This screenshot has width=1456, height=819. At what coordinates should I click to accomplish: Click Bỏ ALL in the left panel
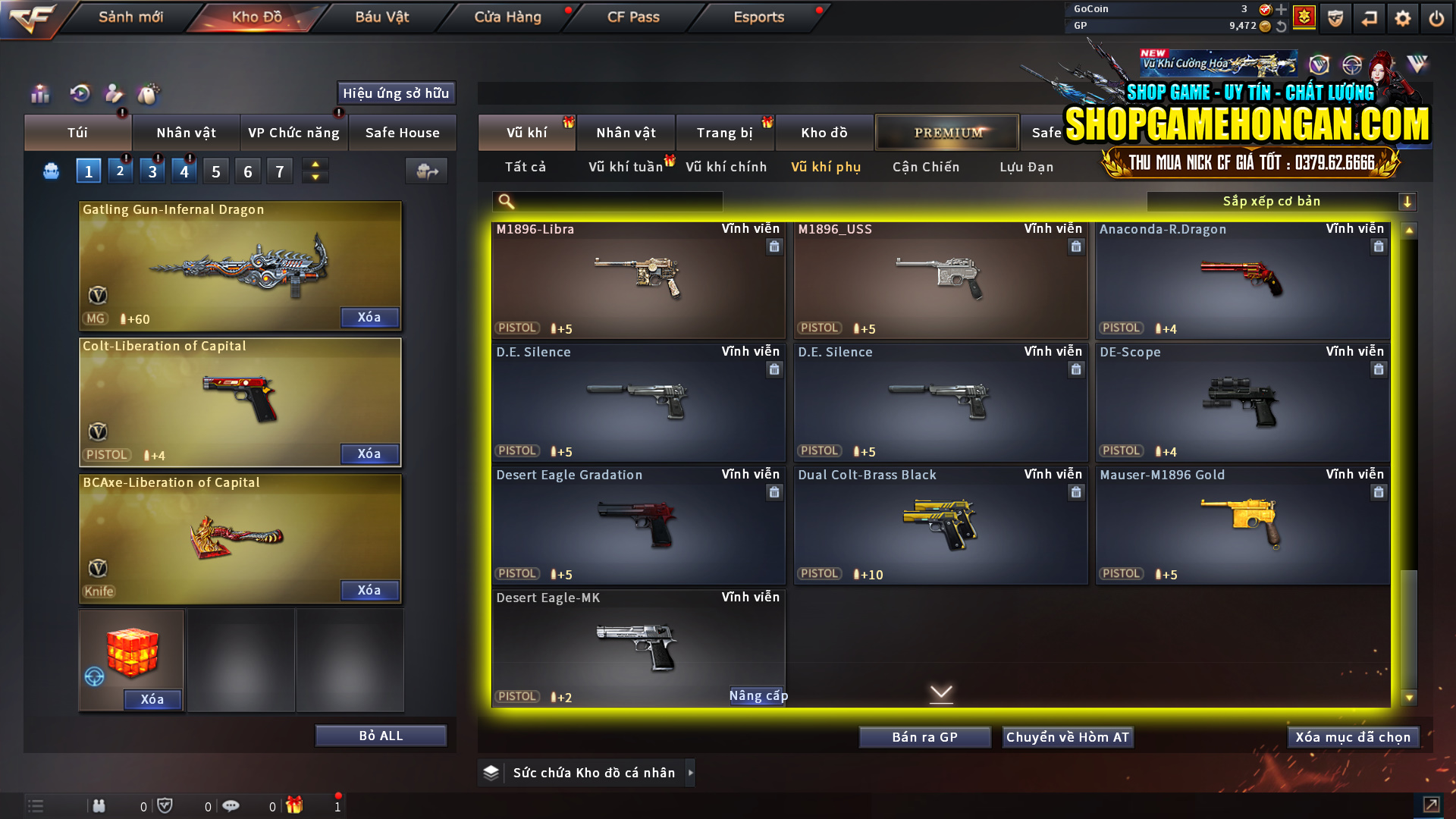pos(380,735)
